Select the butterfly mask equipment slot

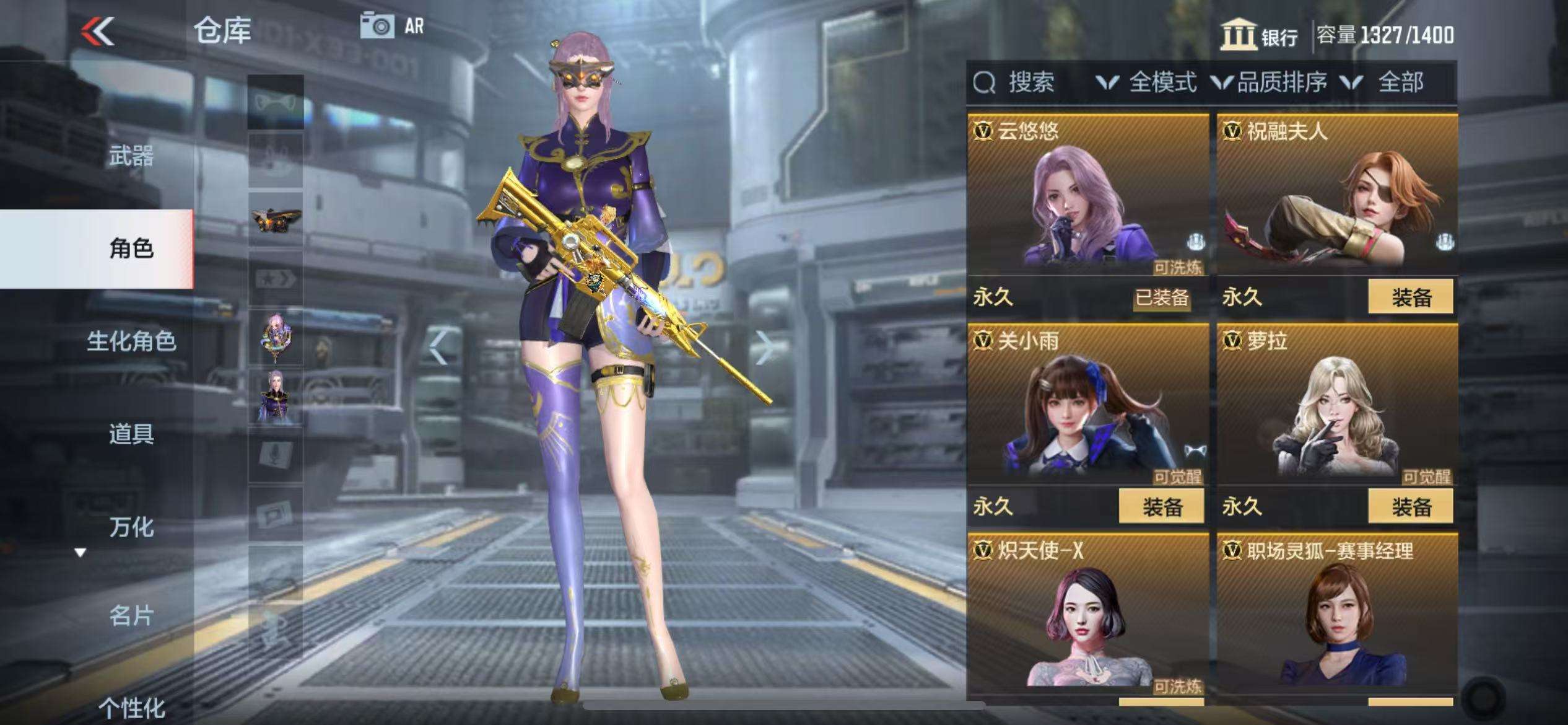pos(276,219)
